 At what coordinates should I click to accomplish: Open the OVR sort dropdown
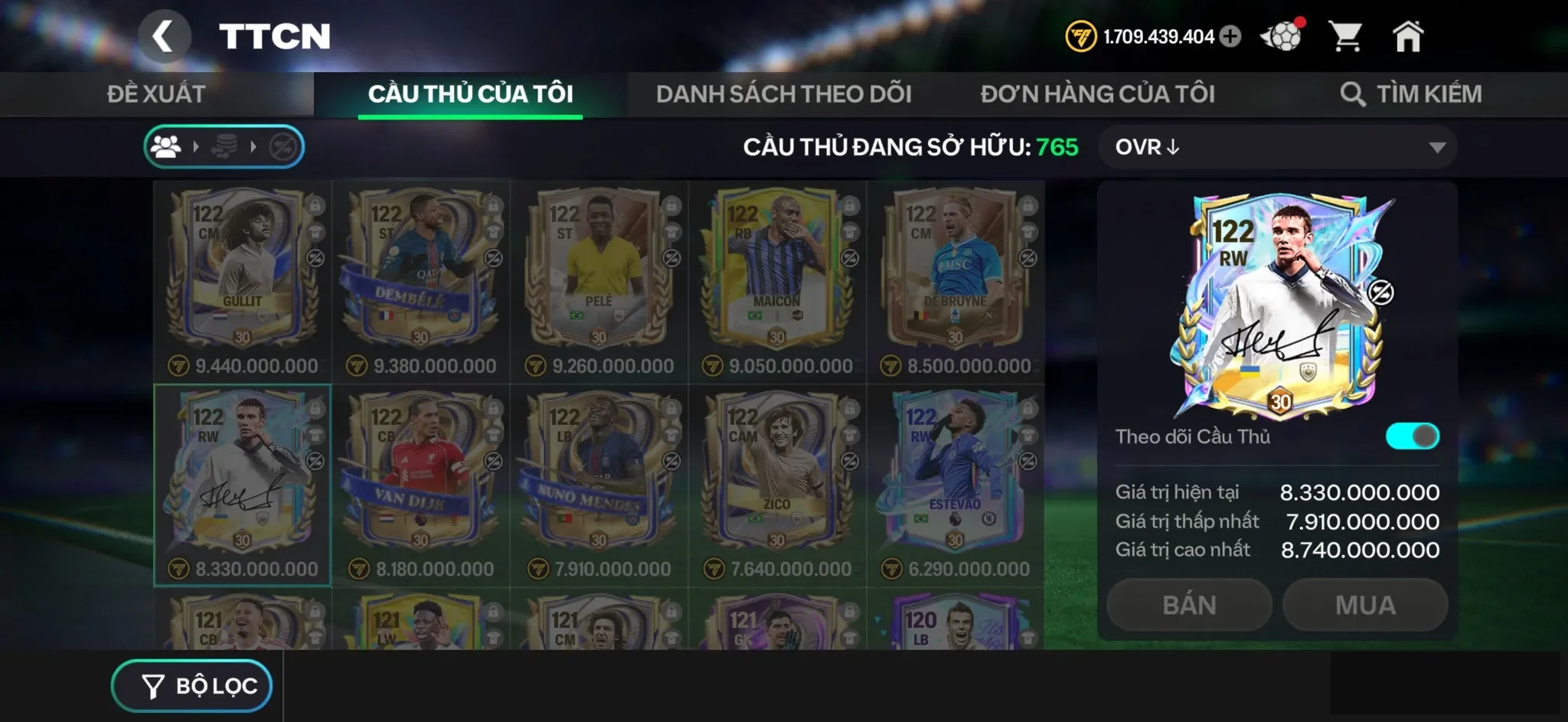tap(1277, 147)
